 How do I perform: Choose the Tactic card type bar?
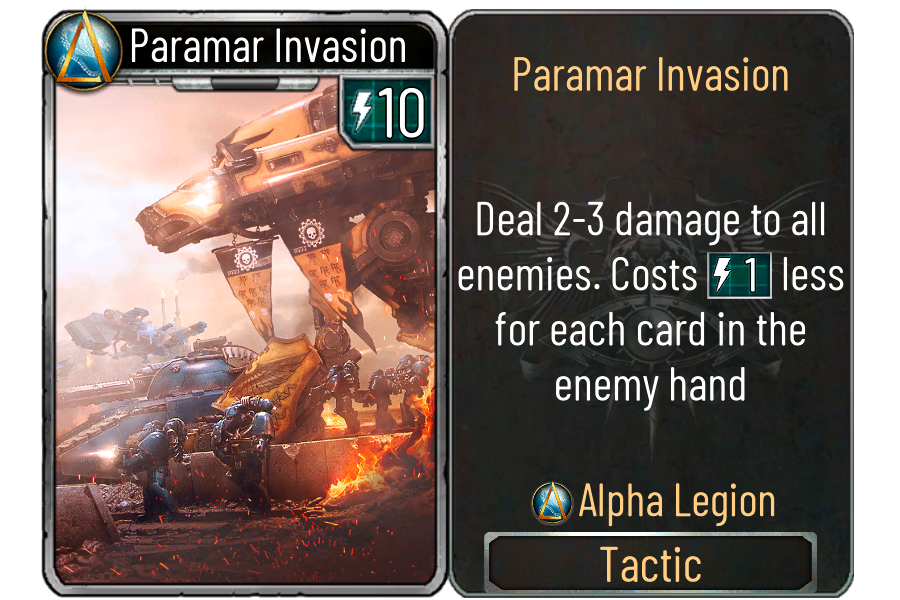tap(650, 564)
